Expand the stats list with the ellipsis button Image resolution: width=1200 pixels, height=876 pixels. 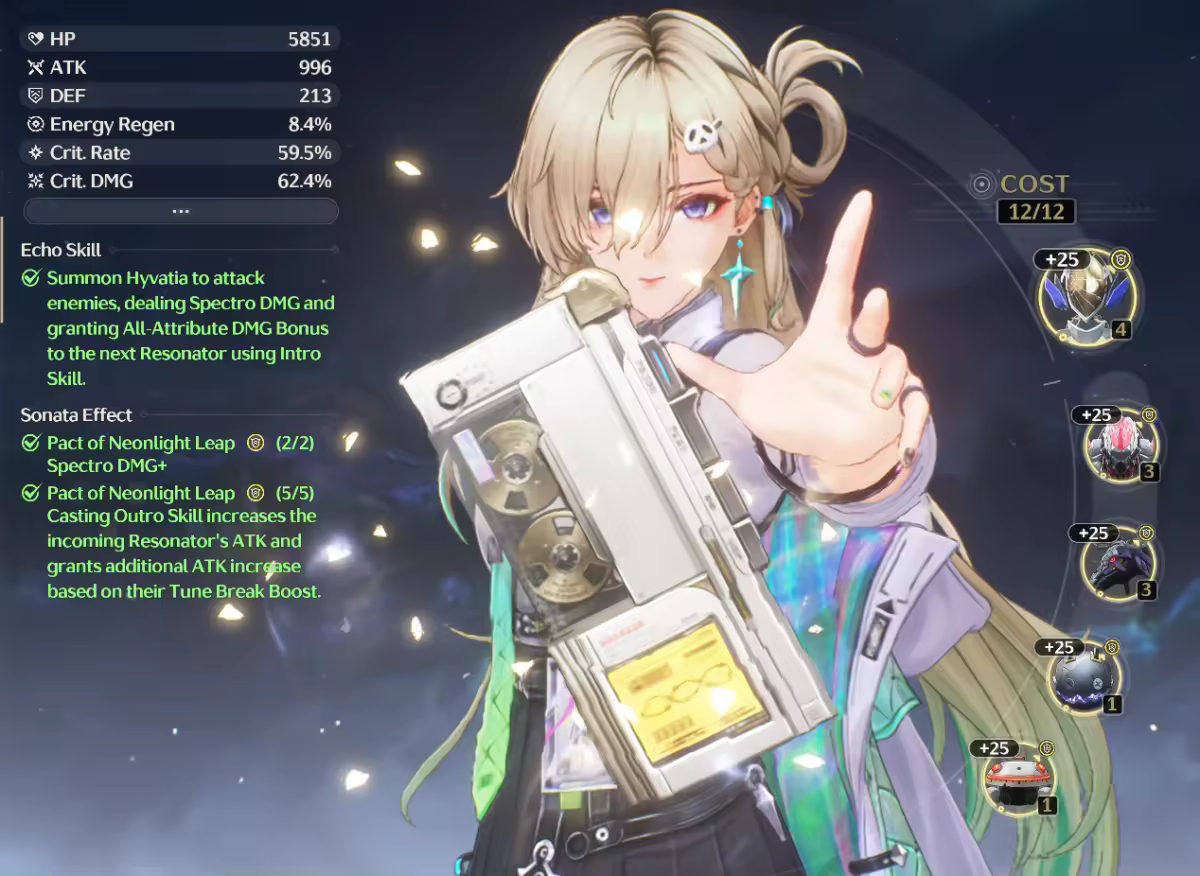pyautogui.click(x=181, y=211)
